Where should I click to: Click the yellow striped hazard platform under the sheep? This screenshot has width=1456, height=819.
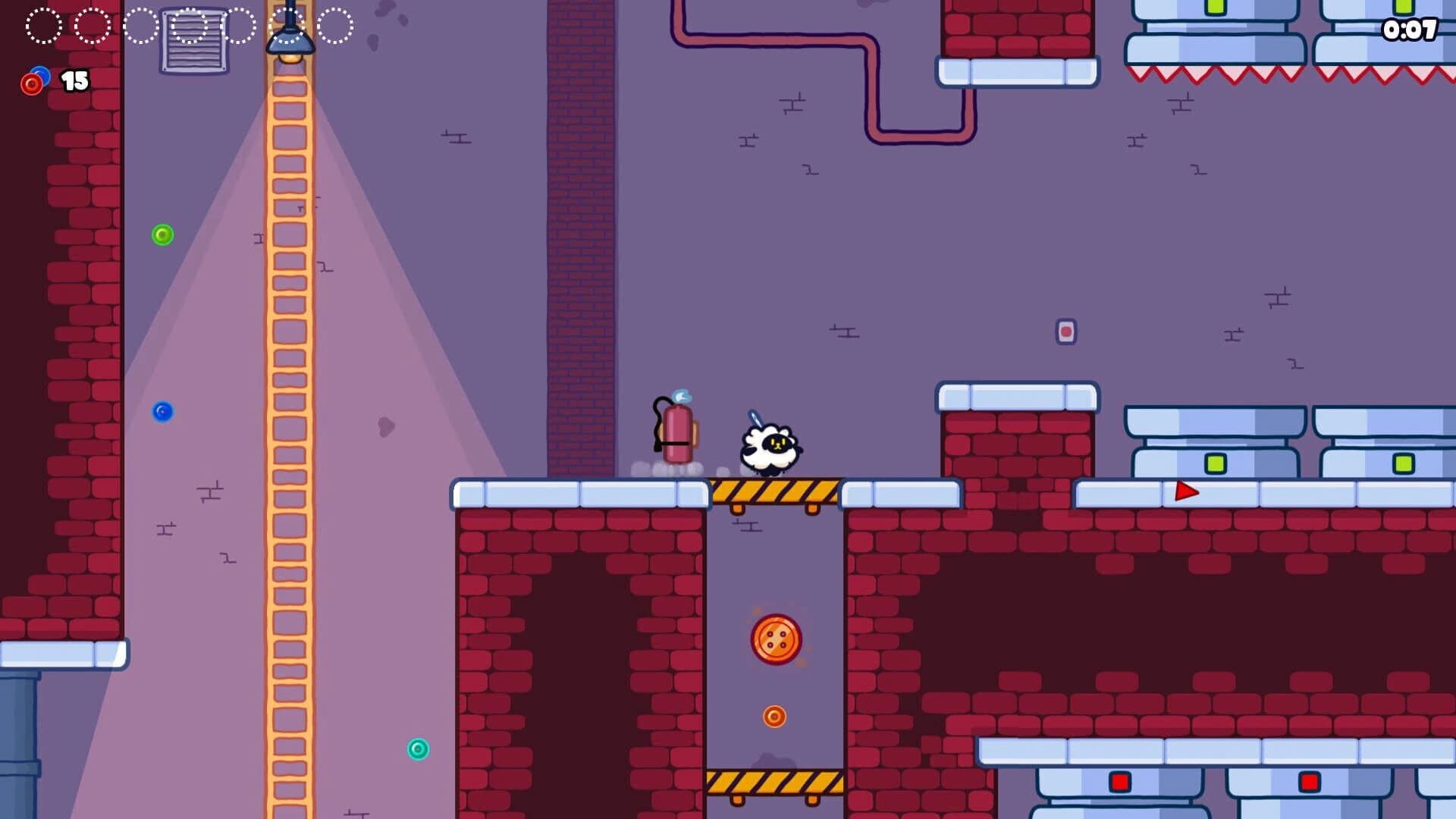tap(773, 491)
